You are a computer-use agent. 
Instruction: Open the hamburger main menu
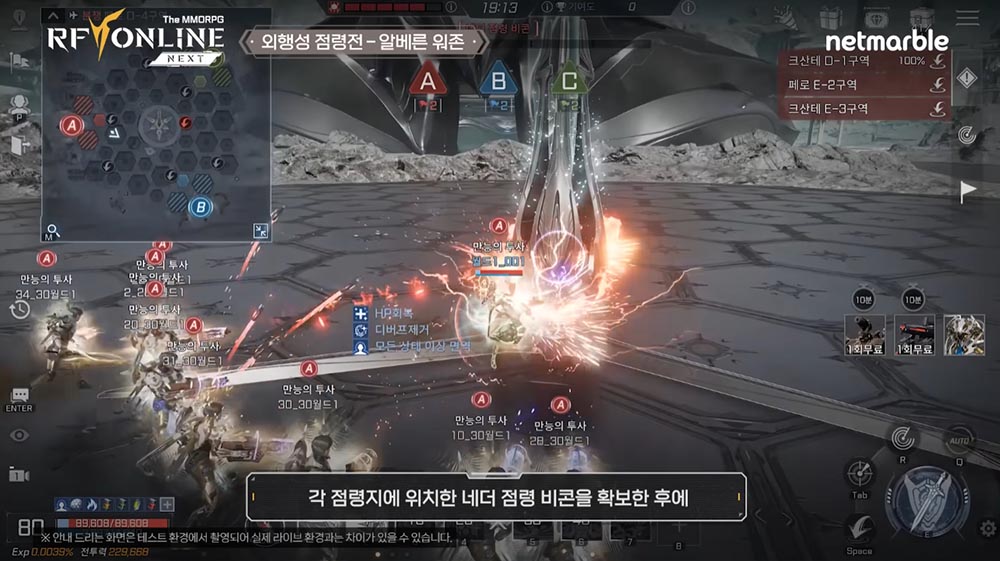point(967,17)
